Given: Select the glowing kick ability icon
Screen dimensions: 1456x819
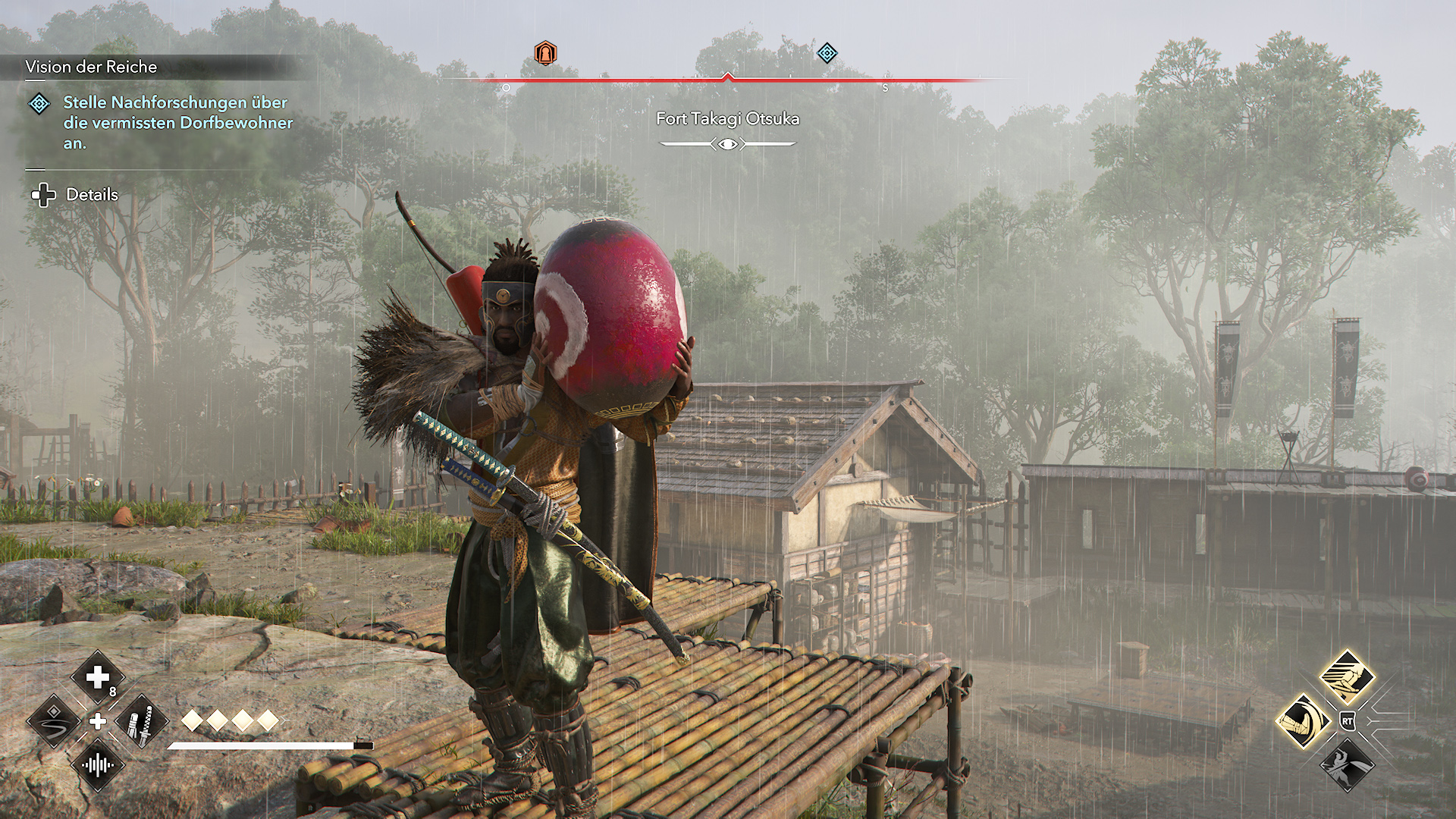Looking at the screenshot, I should (x=1347, y=675).
